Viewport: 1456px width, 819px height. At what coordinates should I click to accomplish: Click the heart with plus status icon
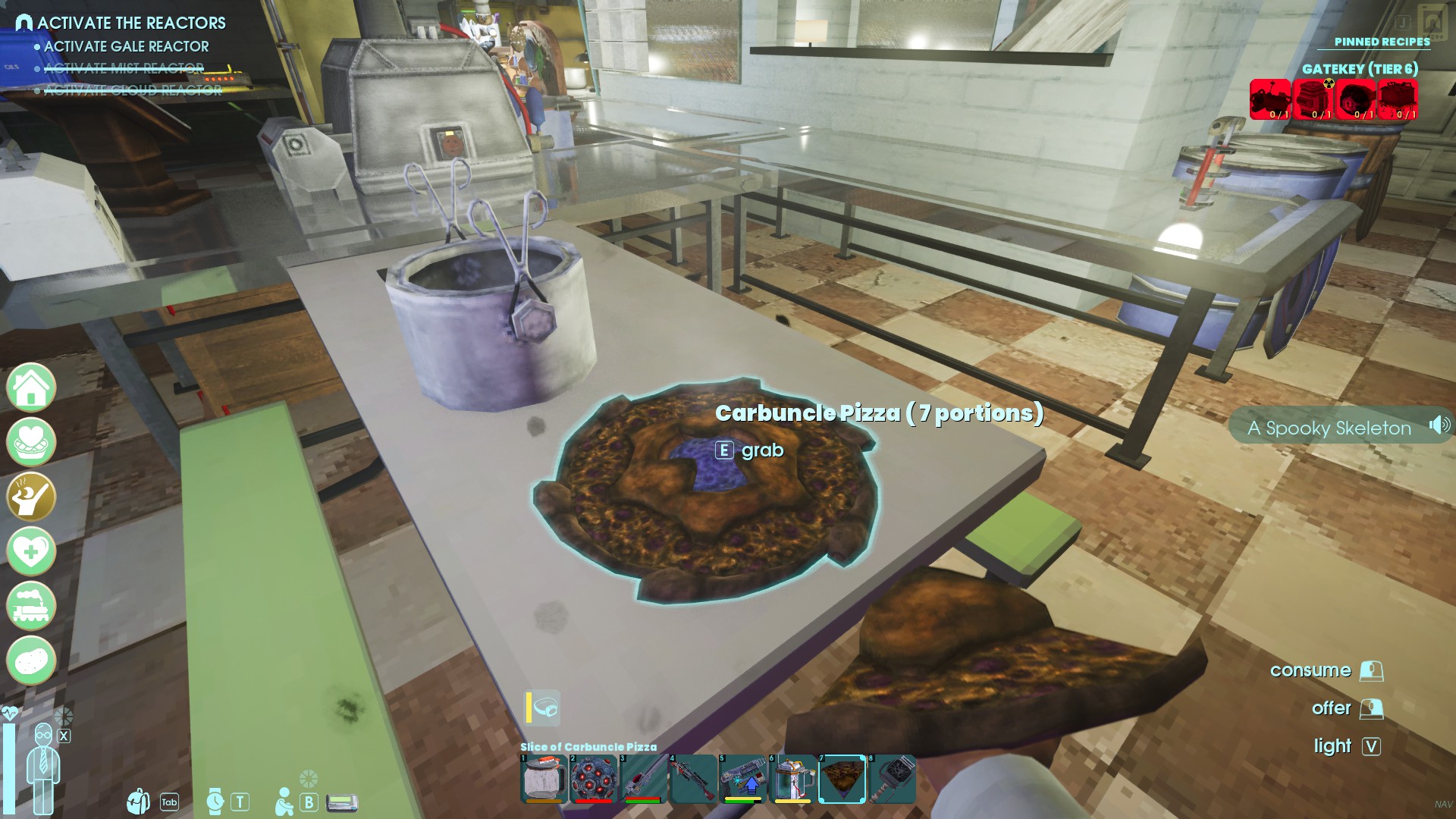click(x=31, y=551)
